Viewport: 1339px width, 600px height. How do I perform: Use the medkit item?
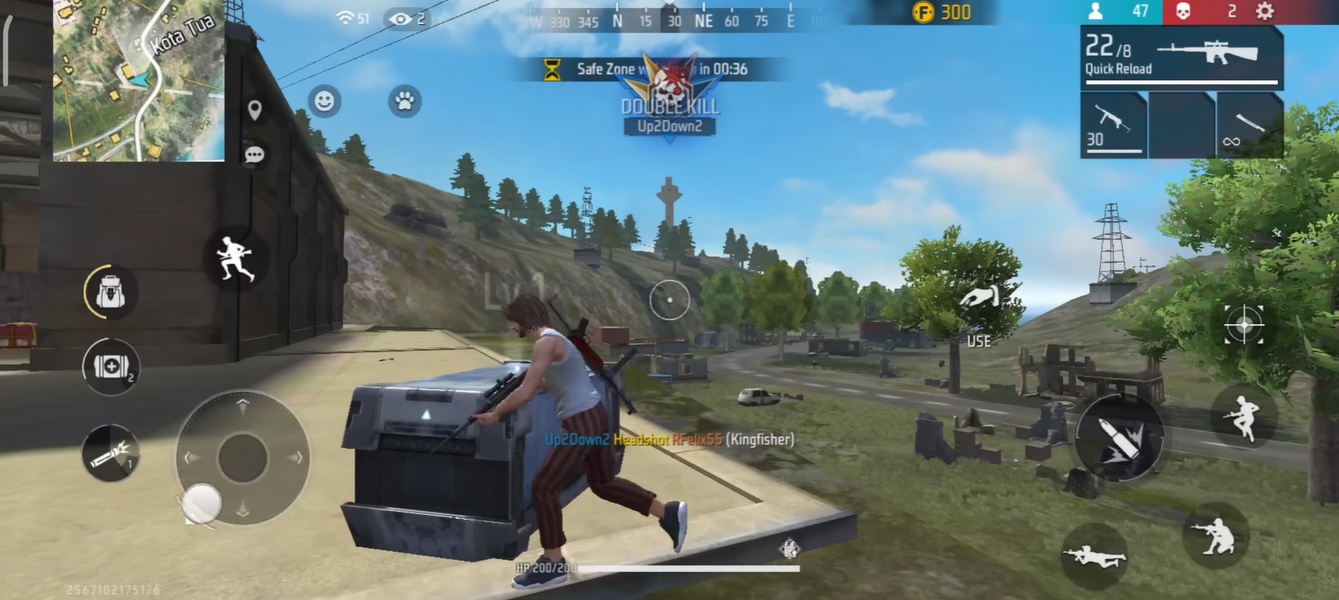point(110,367)
